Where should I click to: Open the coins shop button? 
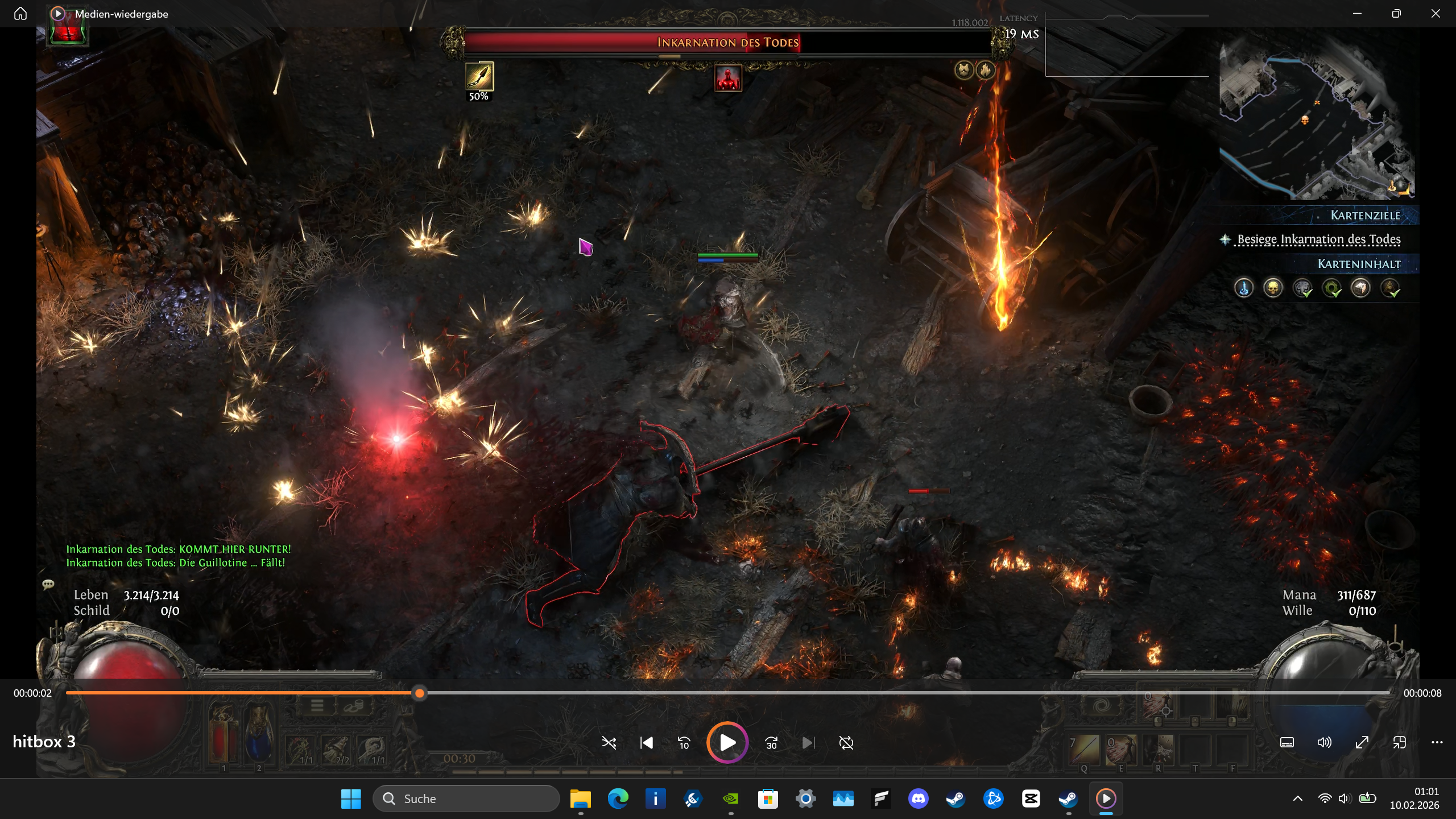pos(353,706)
